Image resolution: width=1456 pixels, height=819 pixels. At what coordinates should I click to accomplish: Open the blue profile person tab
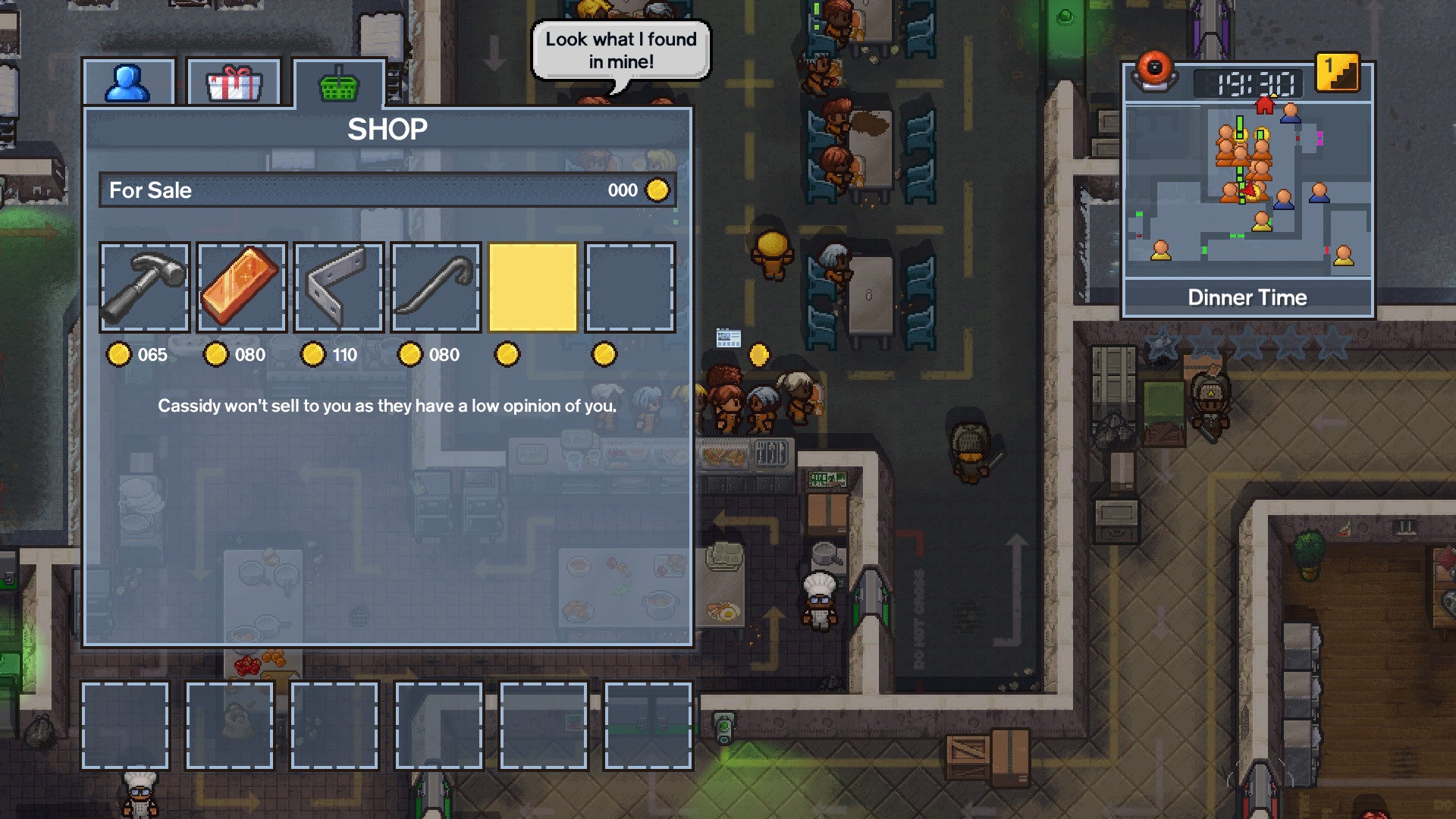129,81
